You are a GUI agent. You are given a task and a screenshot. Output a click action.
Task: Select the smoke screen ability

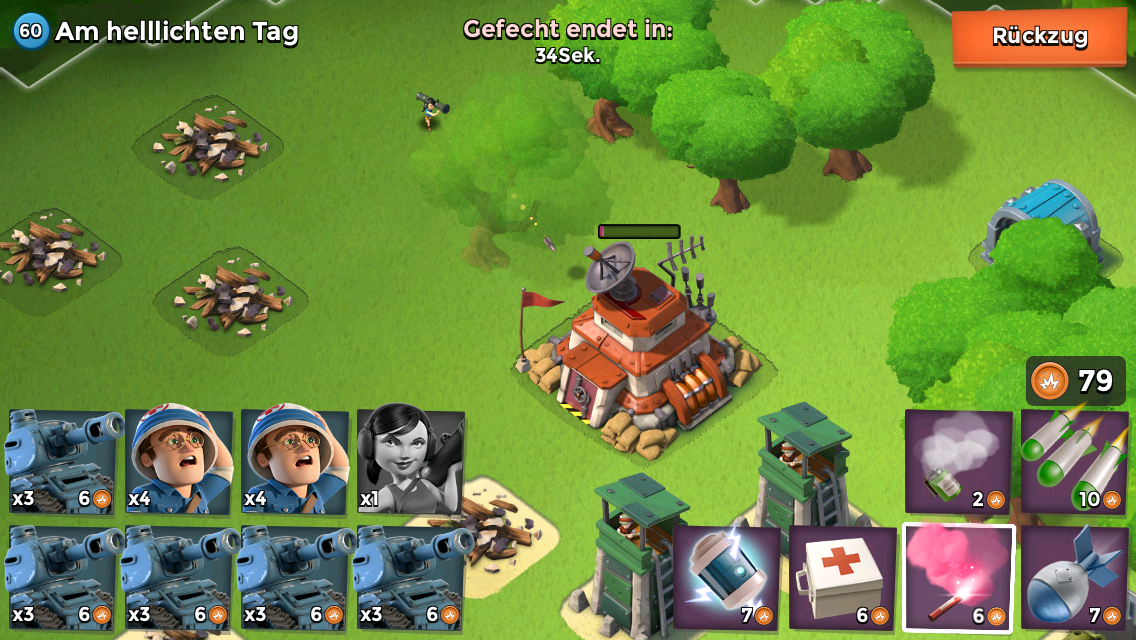pyautogui.click(x=958, y=461)
